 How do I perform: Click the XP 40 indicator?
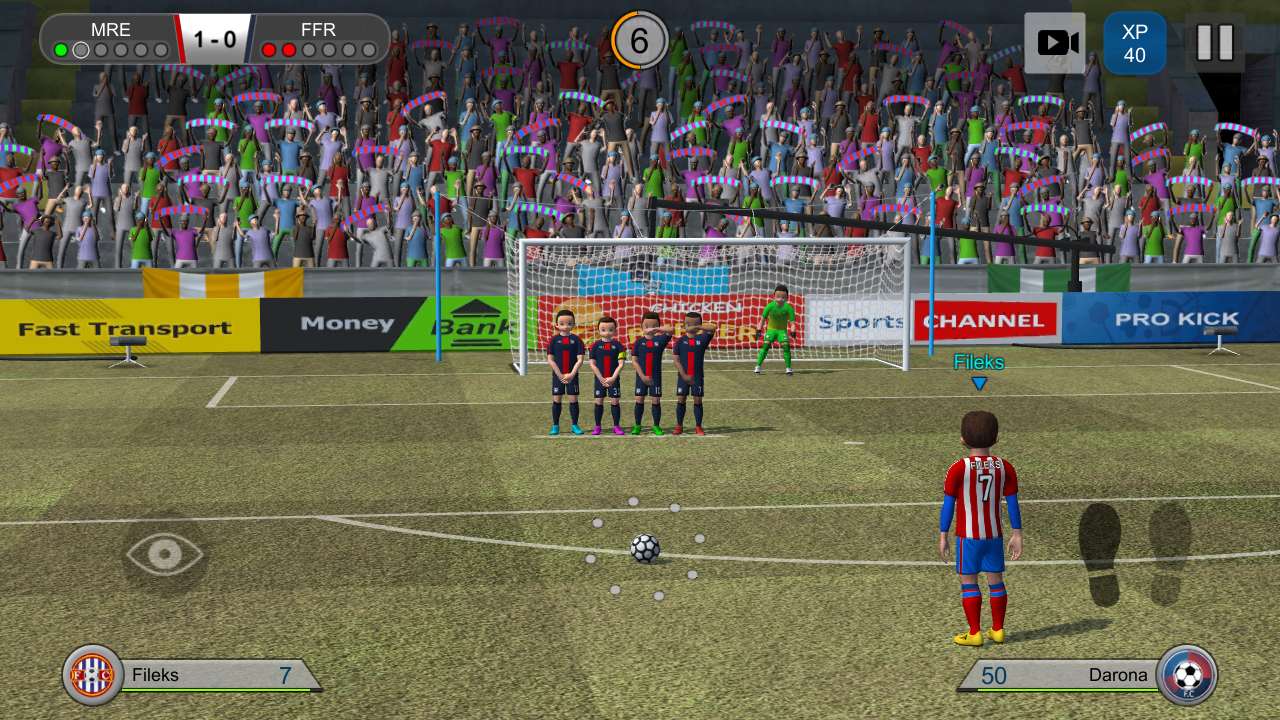click(x=1136, y=41)
